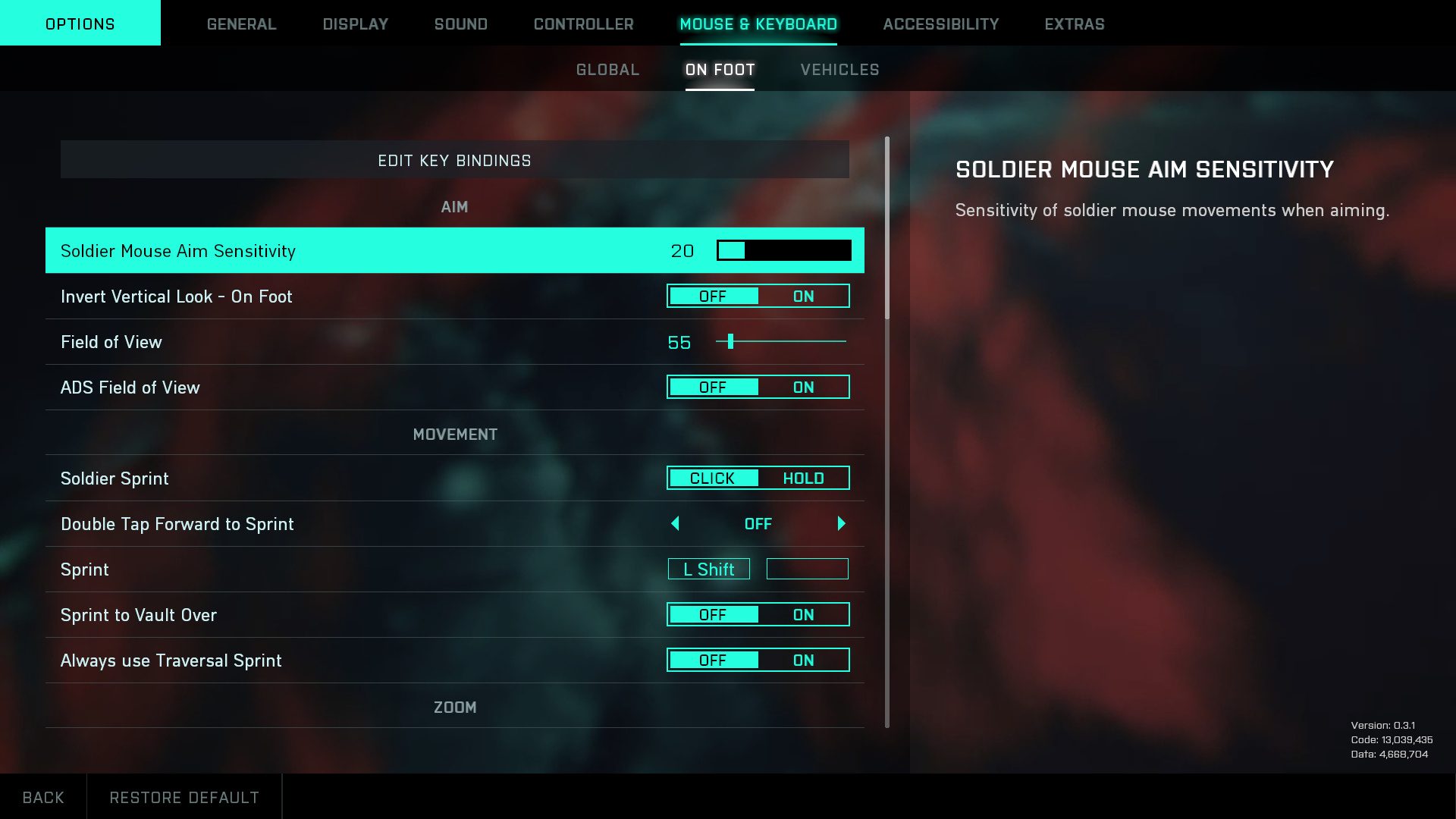Switch to the VEHICLES sub-tab
The width and height of the screenshot is (1456, 819).
[839, 69]
